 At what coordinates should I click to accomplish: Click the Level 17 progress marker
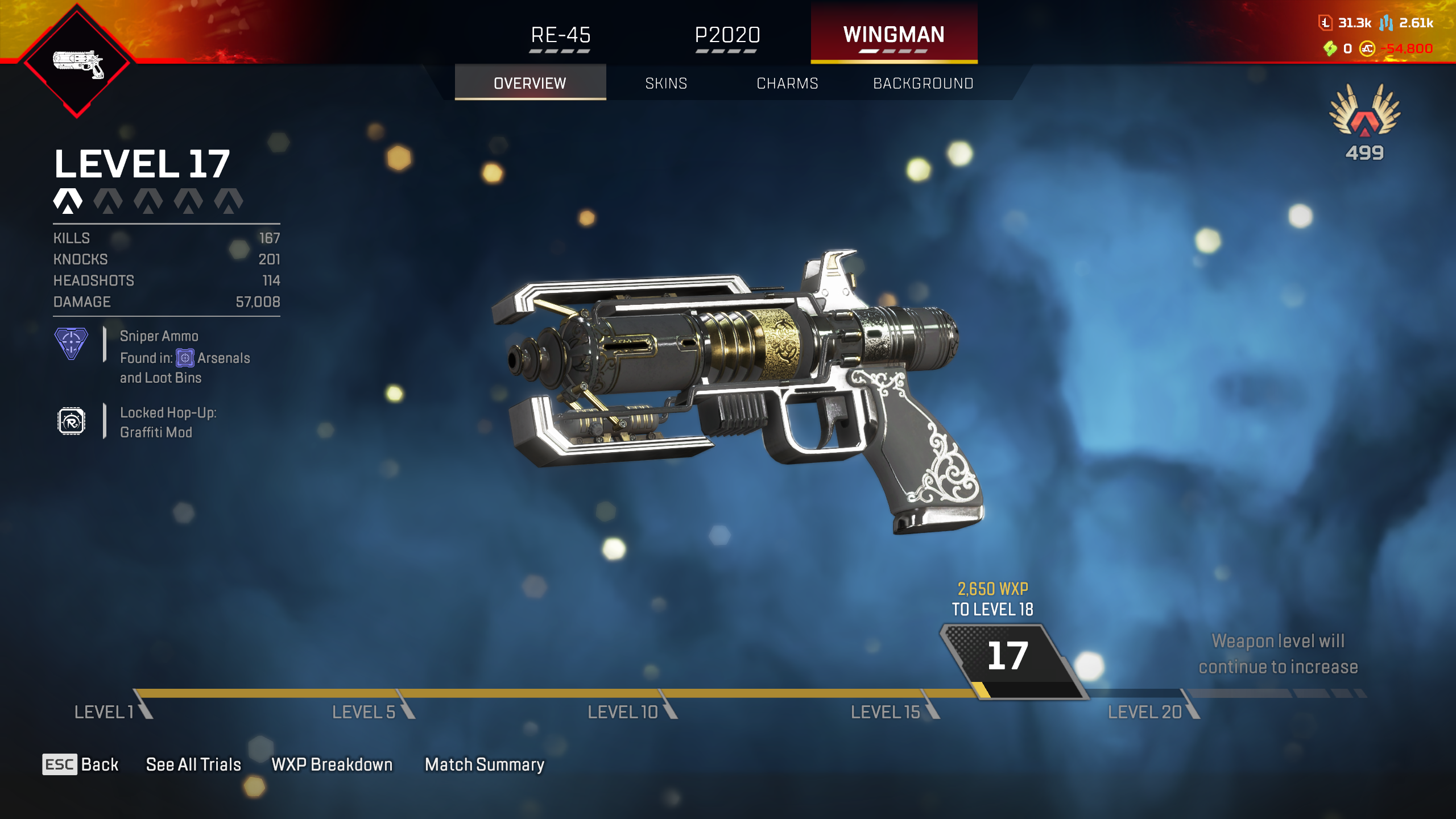pyautogui.click(x=1008, y=657)
